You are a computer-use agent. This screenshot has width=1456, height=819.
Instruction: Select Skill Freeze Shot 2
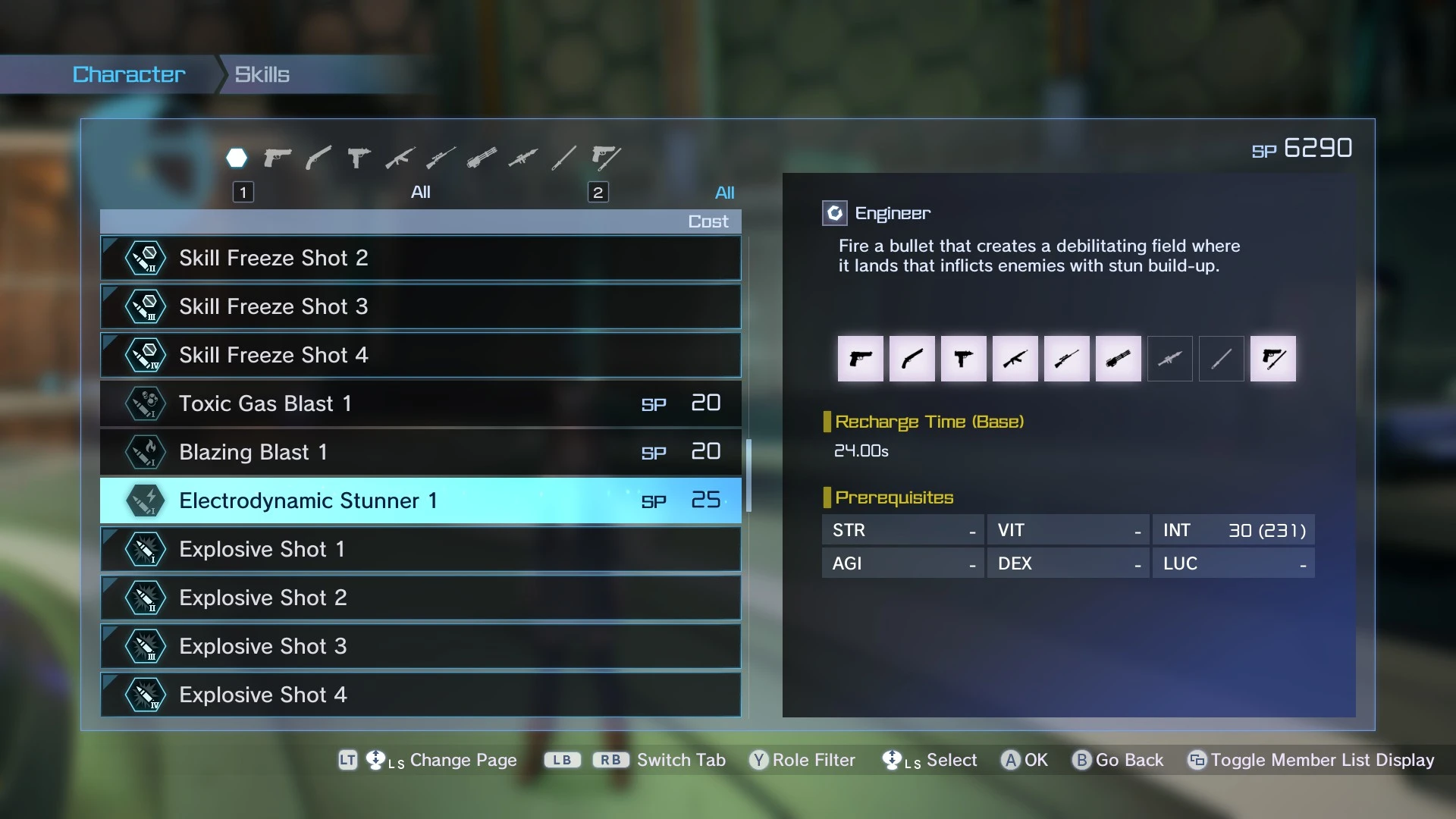tap(420, 258)
